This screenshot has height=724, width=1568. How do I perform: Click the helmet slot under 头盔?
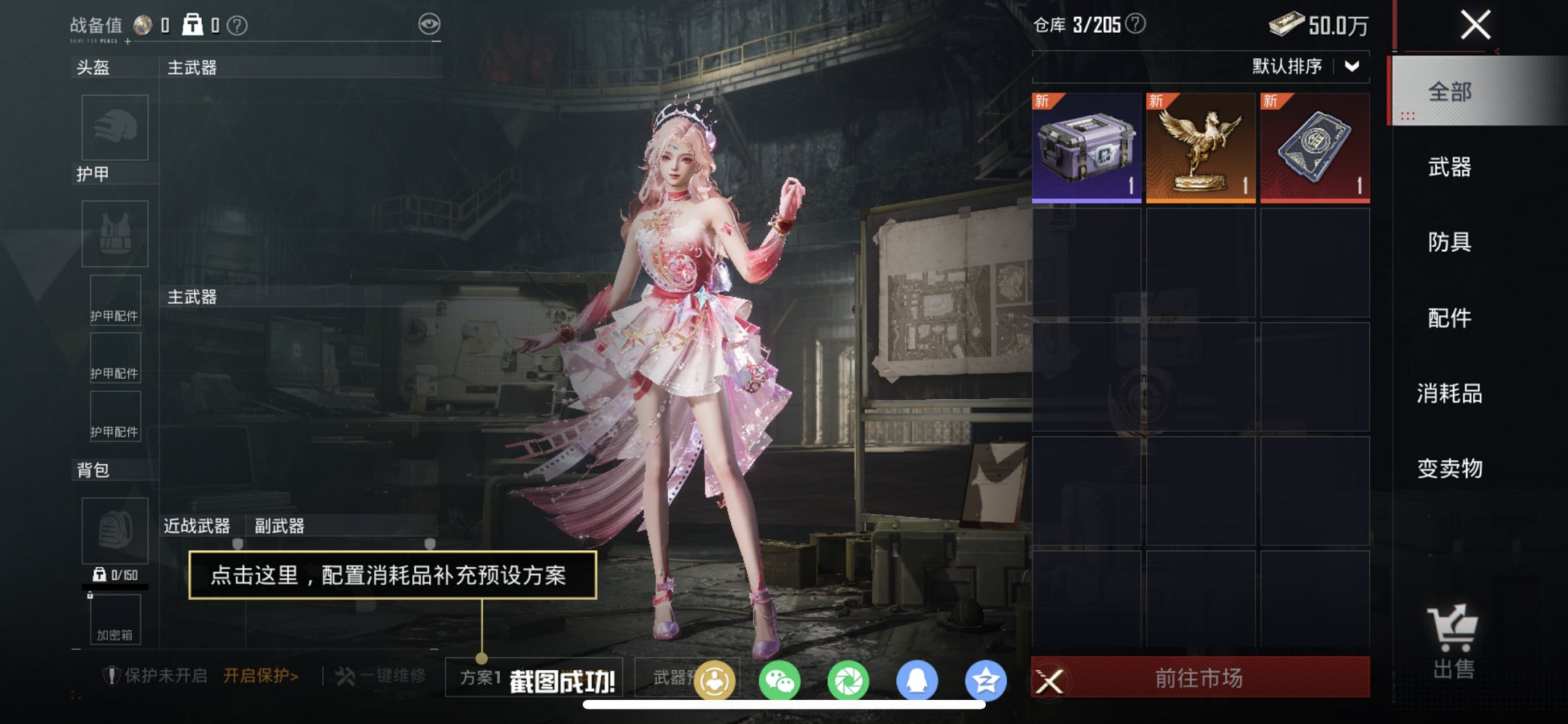(114, 128)
